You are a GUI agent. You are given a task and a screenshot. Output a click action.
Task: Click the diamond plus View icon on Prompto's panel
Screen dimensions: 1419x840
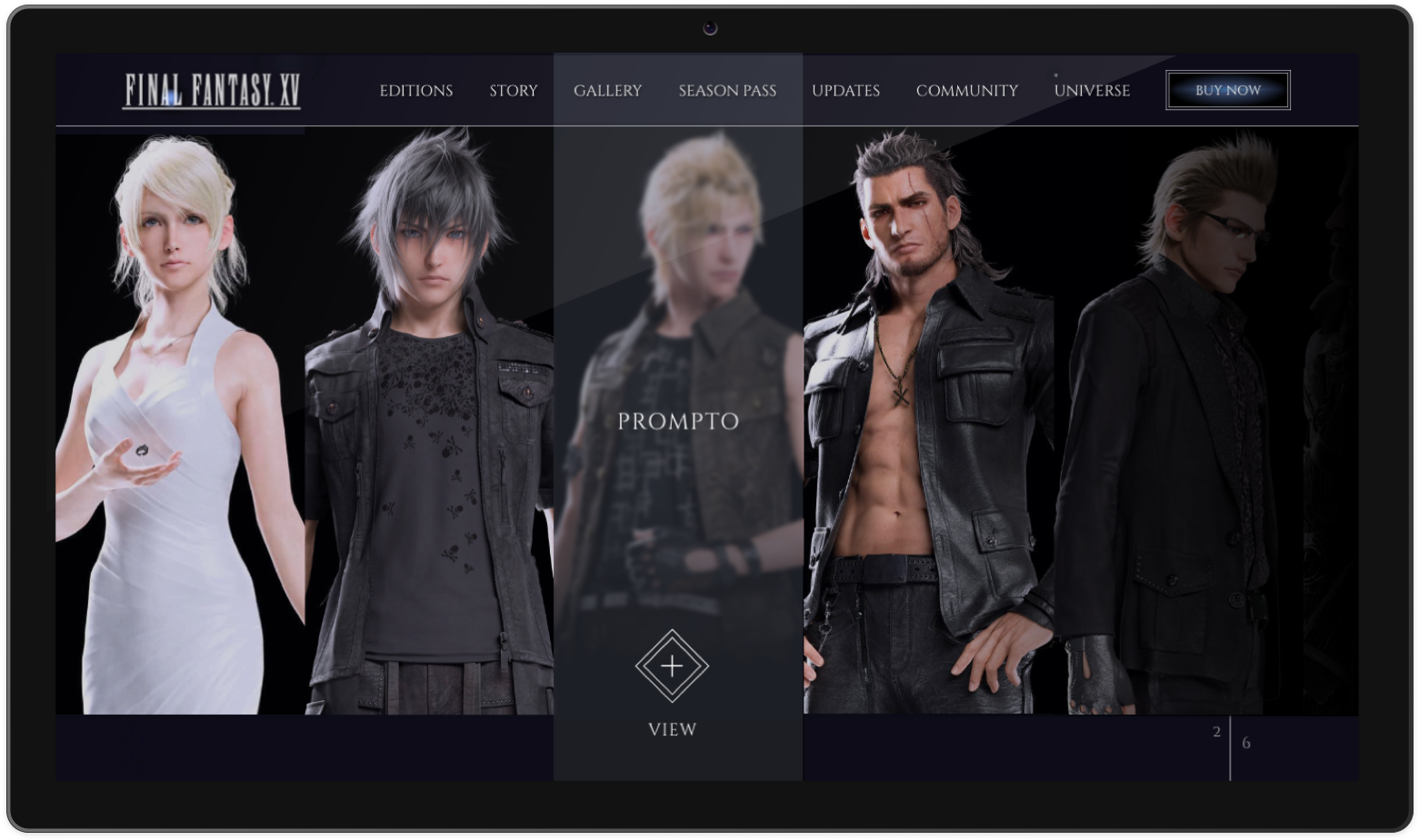672,666
